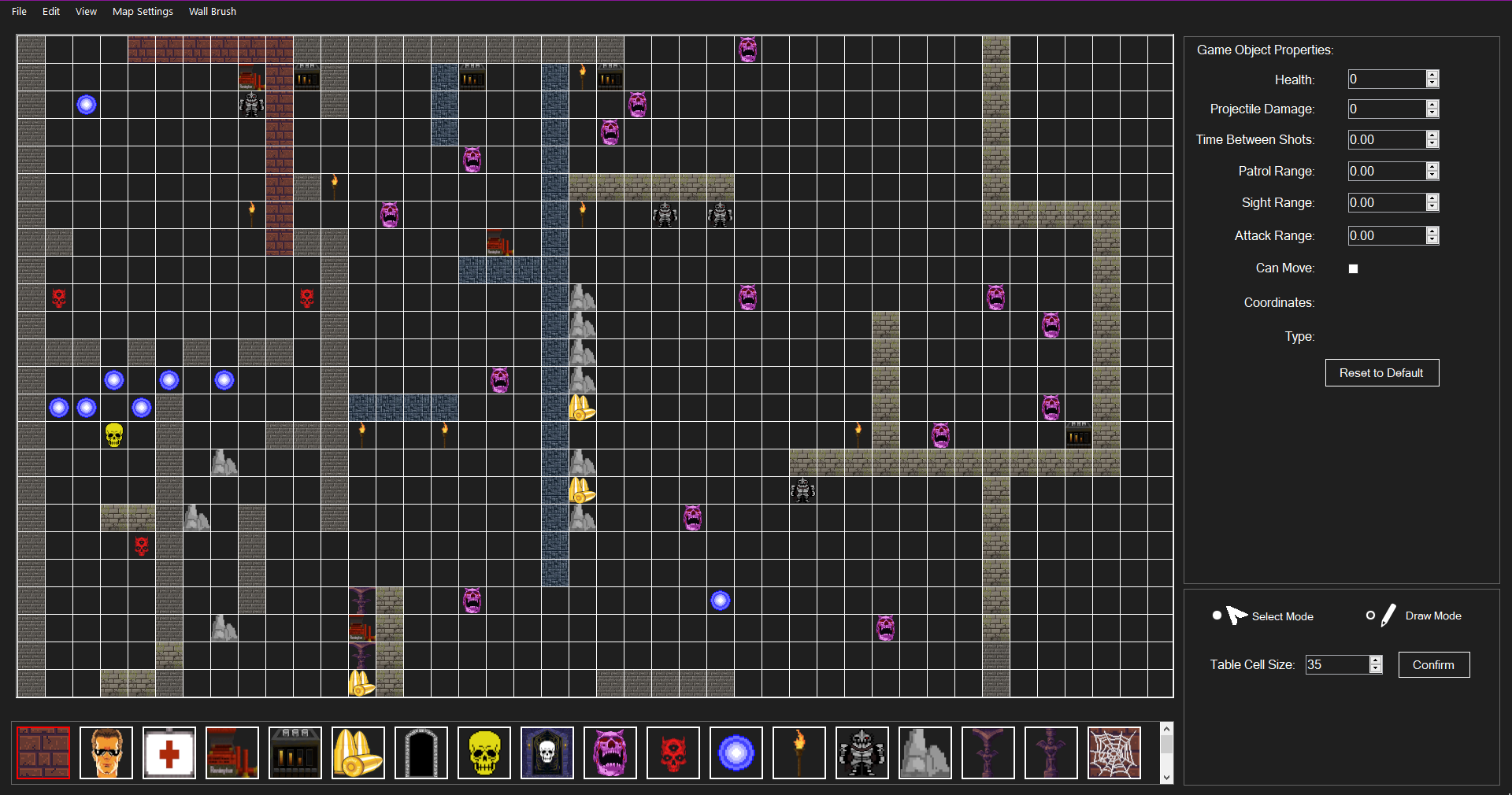Screen dimensions: 1512x795
Task: Pick the spider web decoration tile
Action: click(x=1114, y=752)
